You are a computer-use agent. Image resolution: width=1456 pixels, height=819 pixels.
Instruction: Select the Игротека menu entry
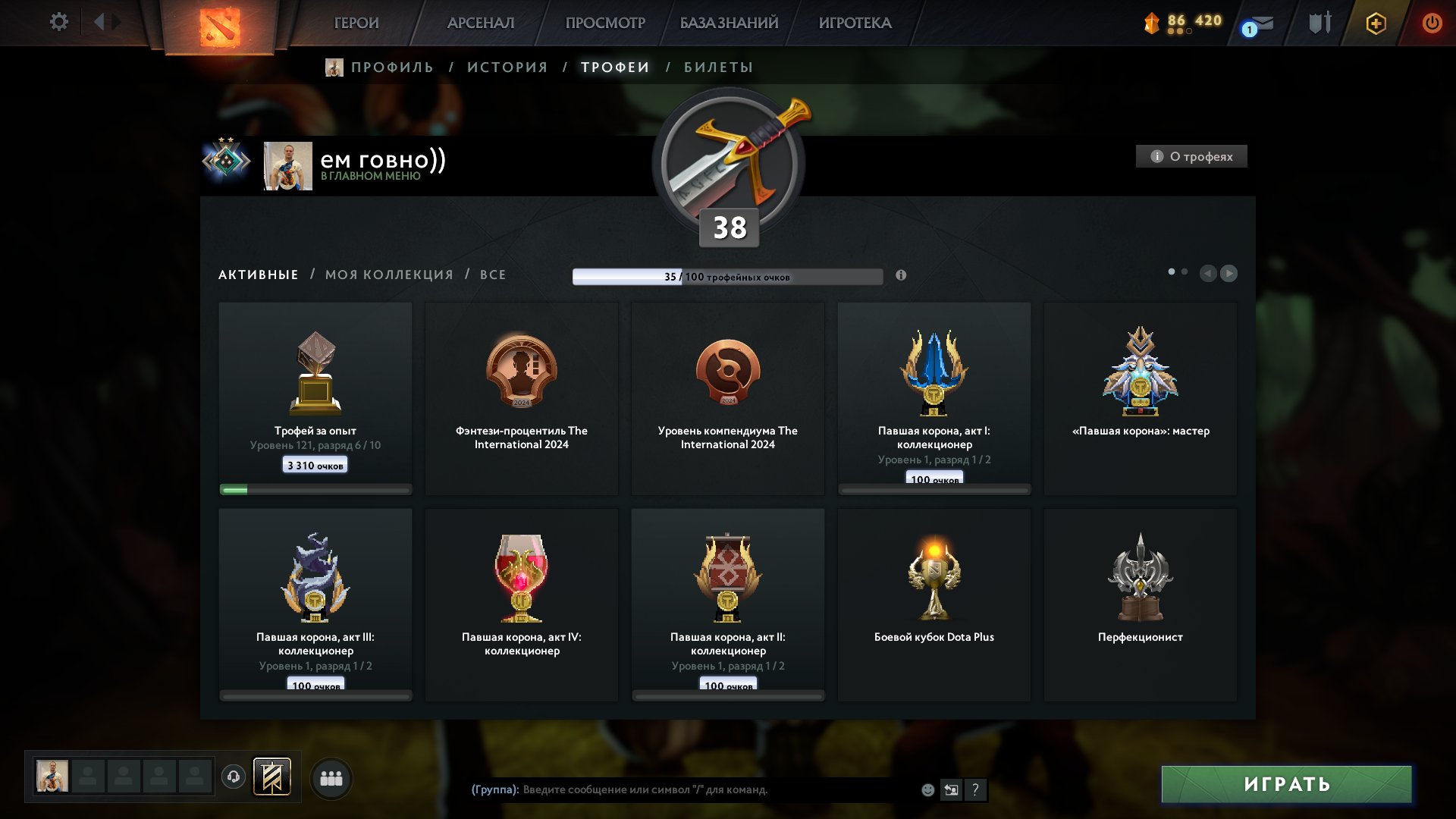855,23
